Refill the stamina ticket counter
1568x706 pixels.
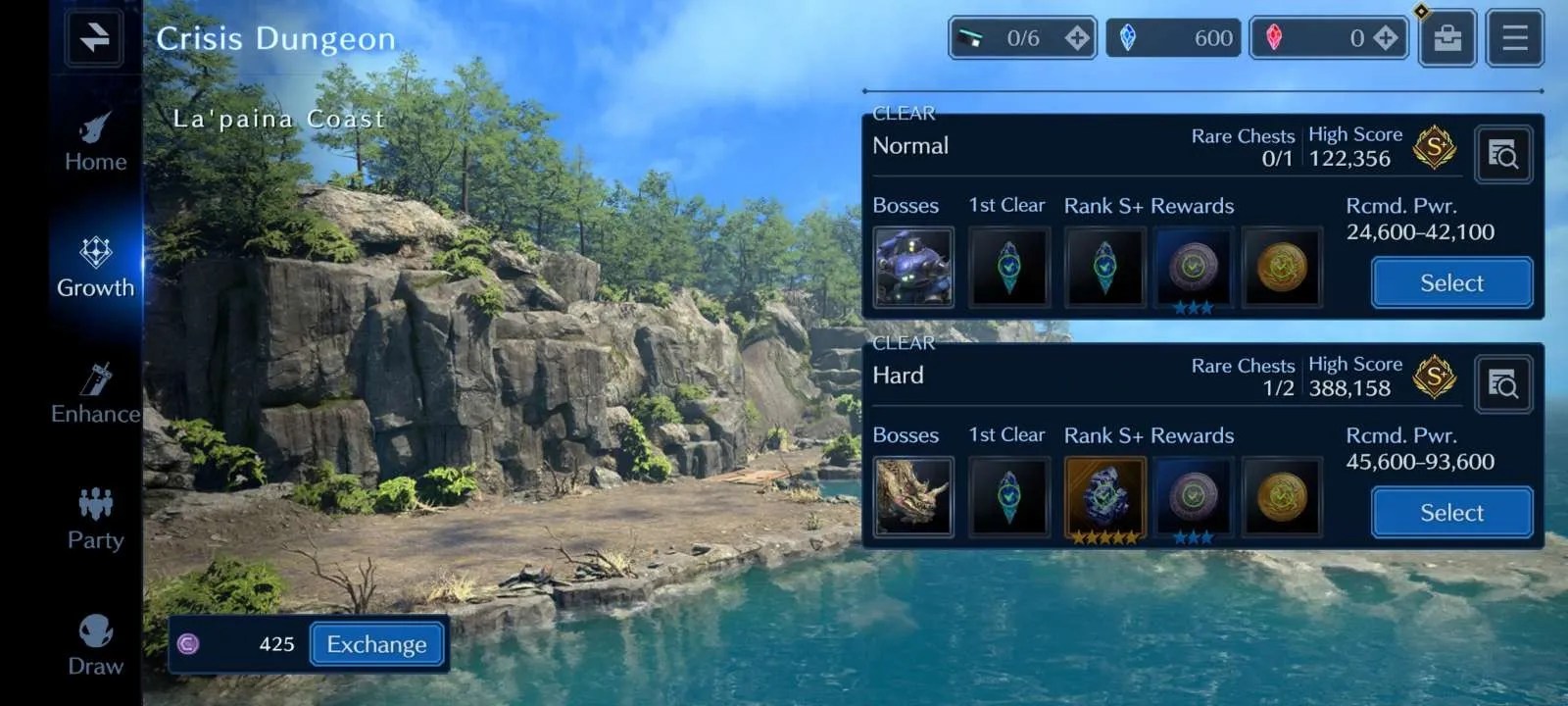pyautogui.click(x=1076, y=38)
